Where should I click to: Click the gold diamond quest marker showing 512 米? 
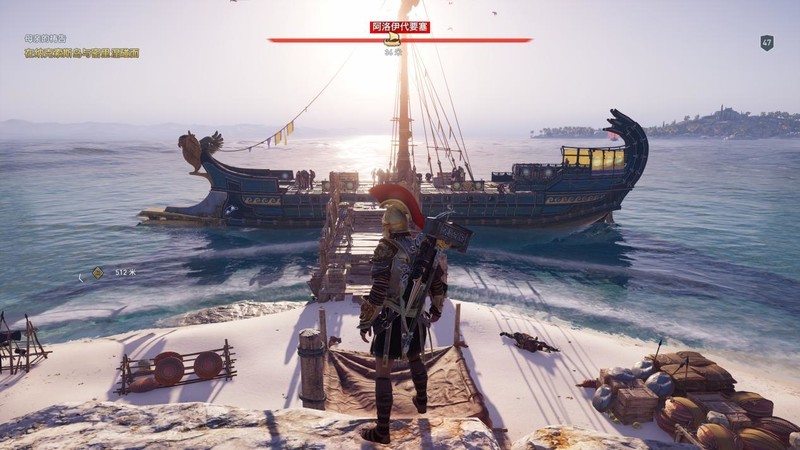click(x=97, y=272)
